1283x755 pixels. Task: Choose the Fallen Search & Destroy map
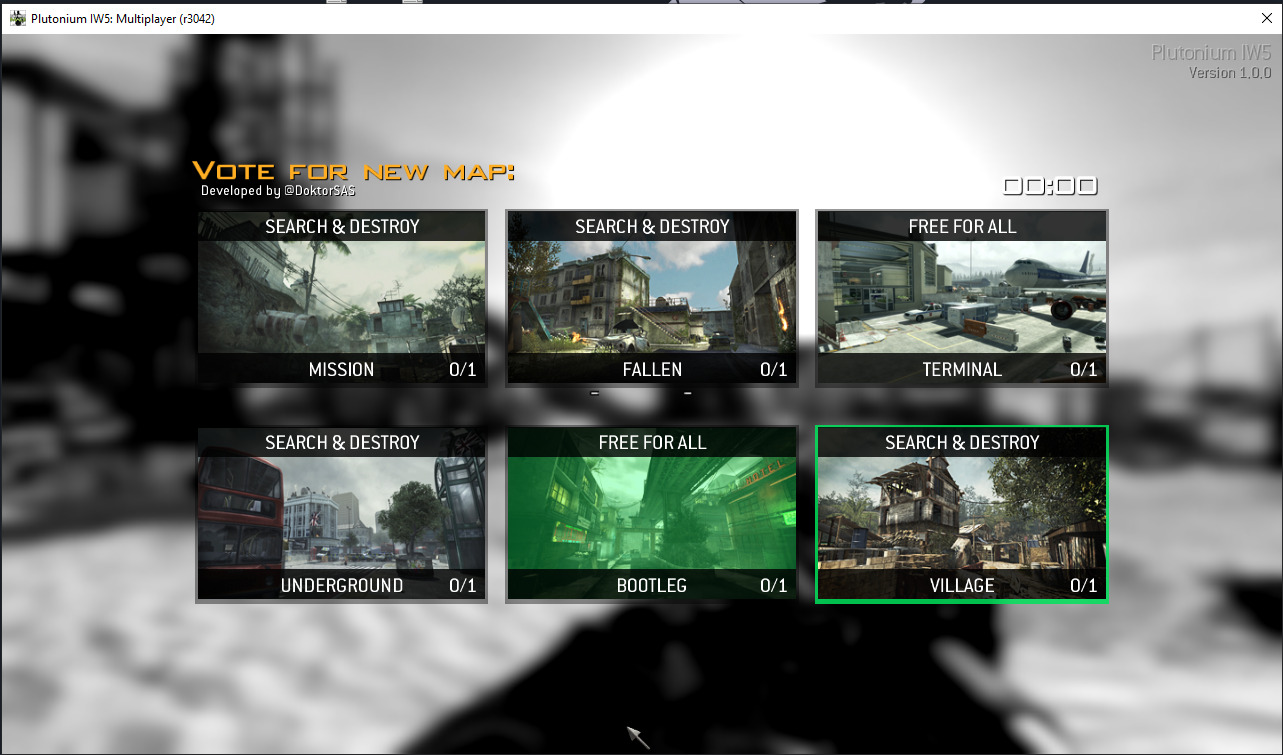point(652,298)
